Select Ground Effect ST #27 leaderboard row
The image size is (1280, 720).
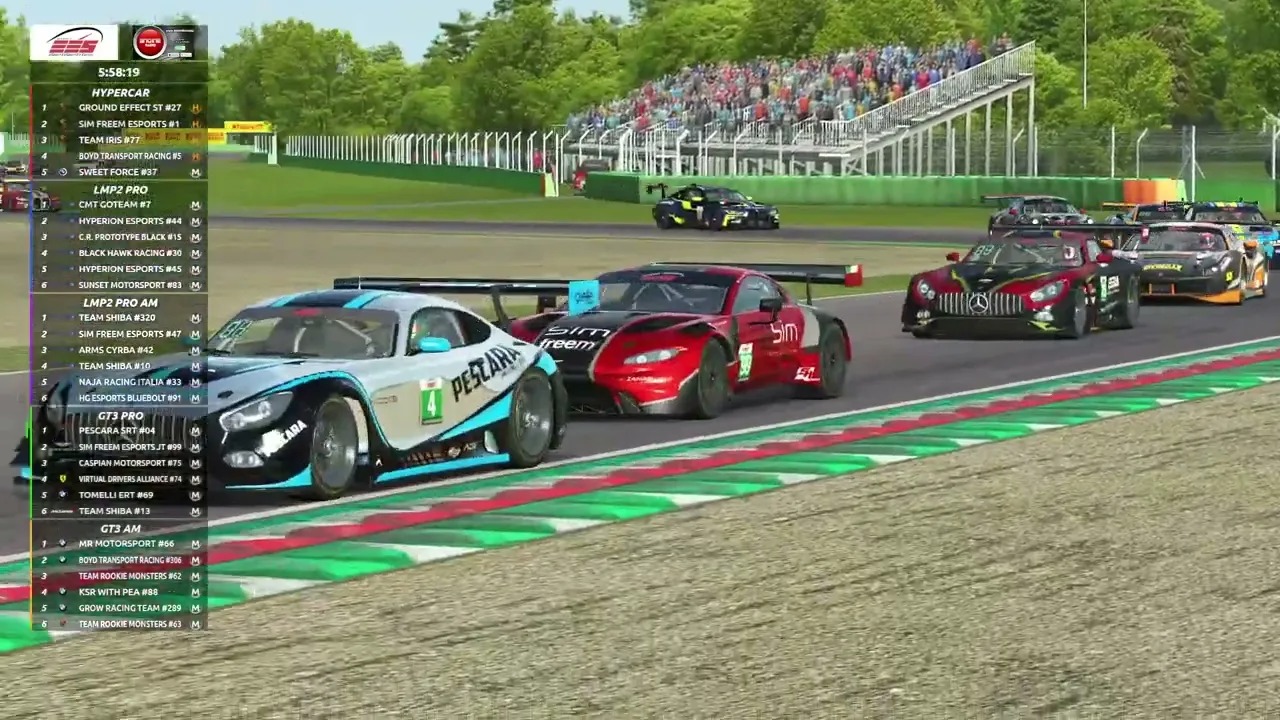pos(120,108)
